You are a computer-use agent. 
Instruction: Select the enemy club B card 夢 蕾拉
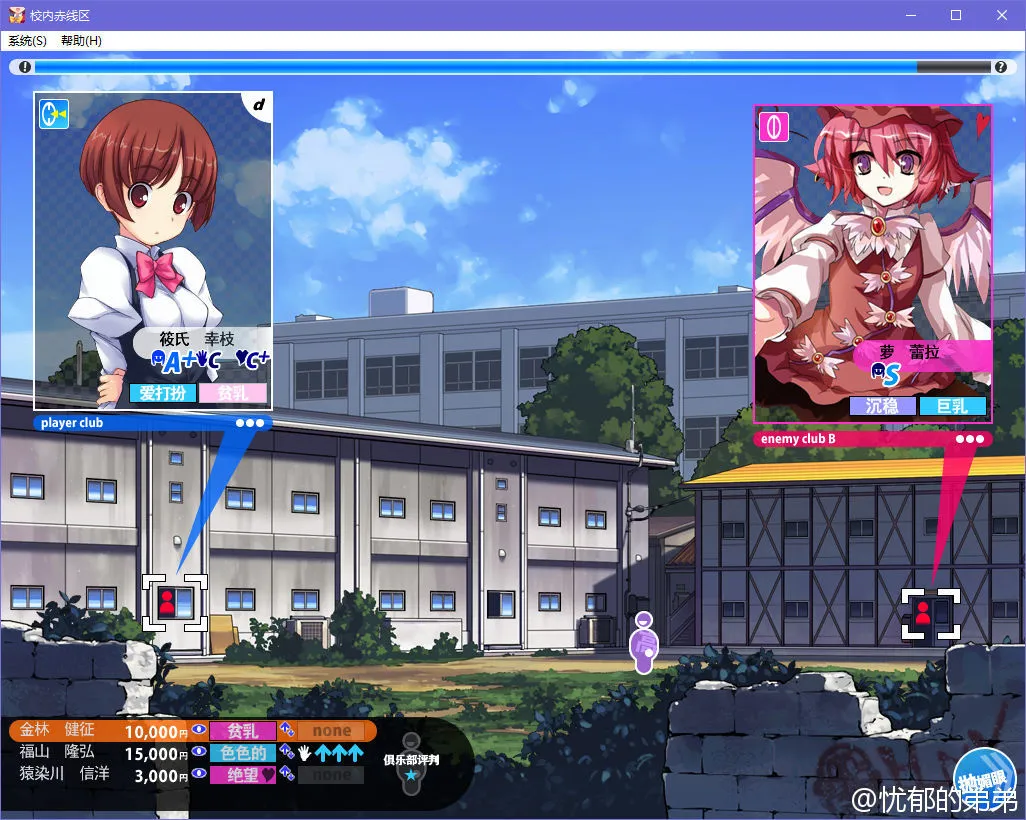[872, 263]
